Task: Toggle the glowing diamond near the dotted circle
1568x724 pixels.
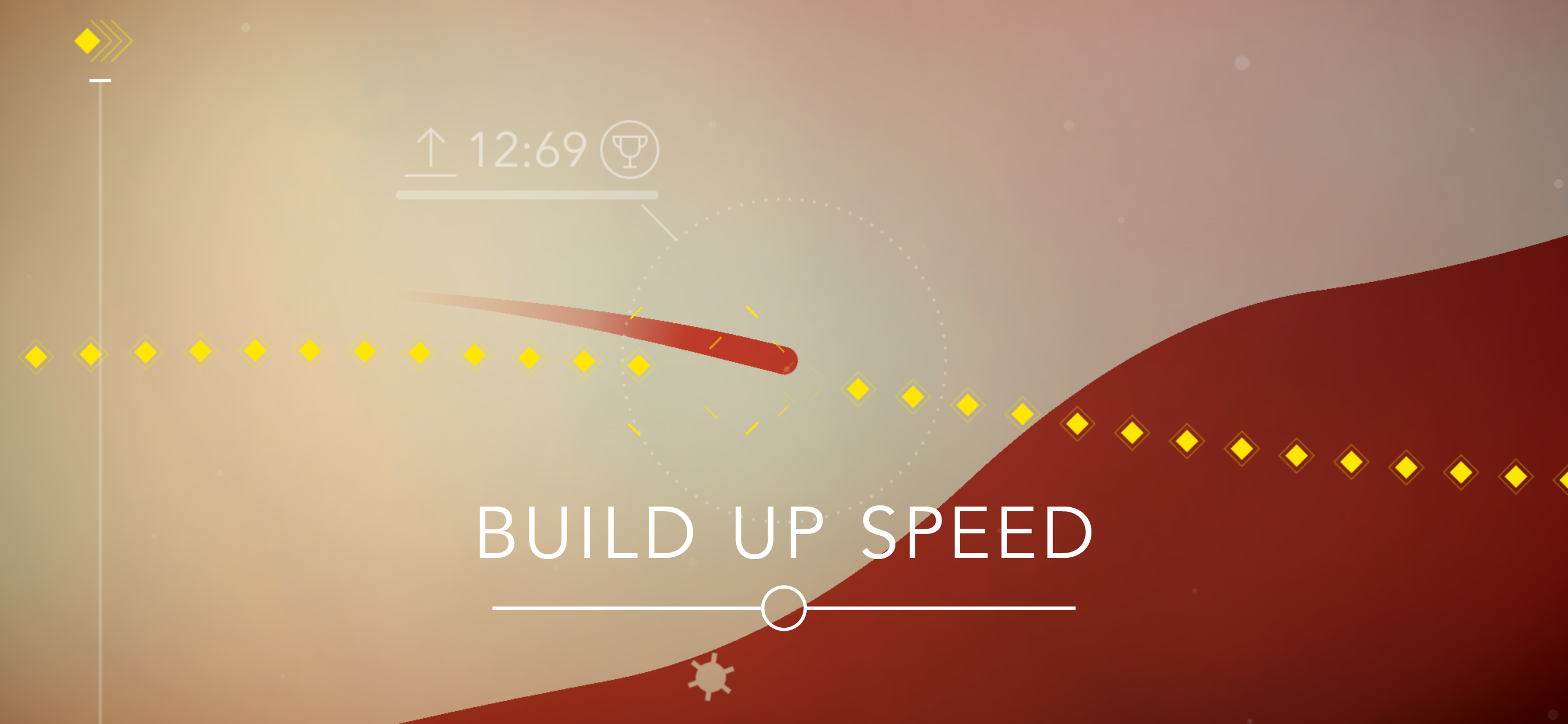Action: point(639,366)
